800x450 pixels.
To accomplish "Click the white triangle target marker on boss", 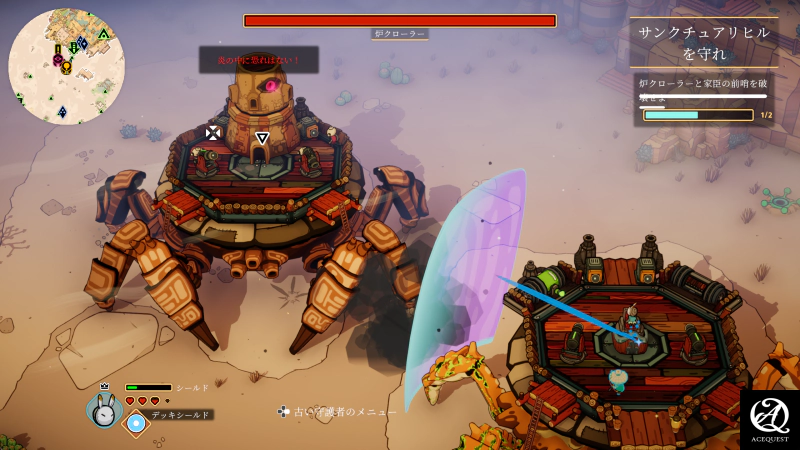I will coord(262,138).
